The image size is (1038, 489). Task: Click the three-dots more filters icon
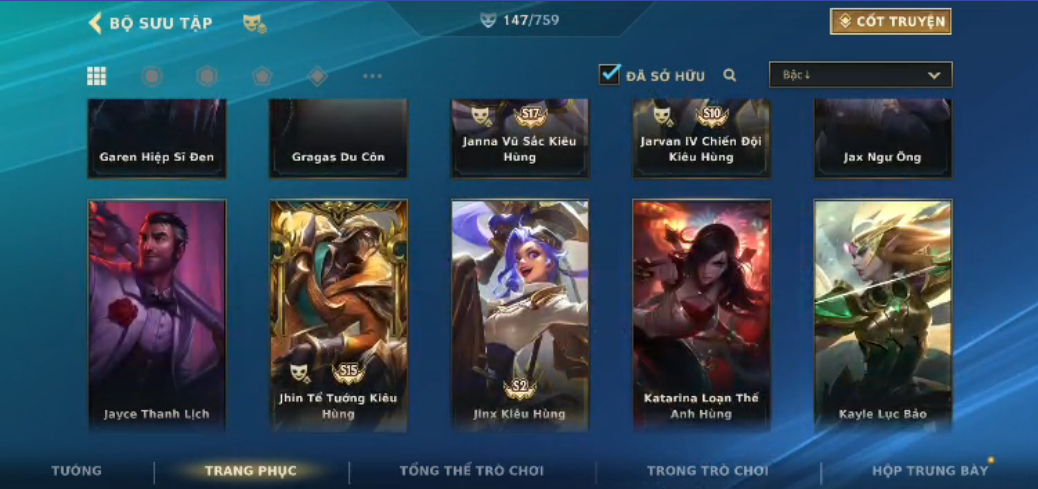tap(372, 76)
